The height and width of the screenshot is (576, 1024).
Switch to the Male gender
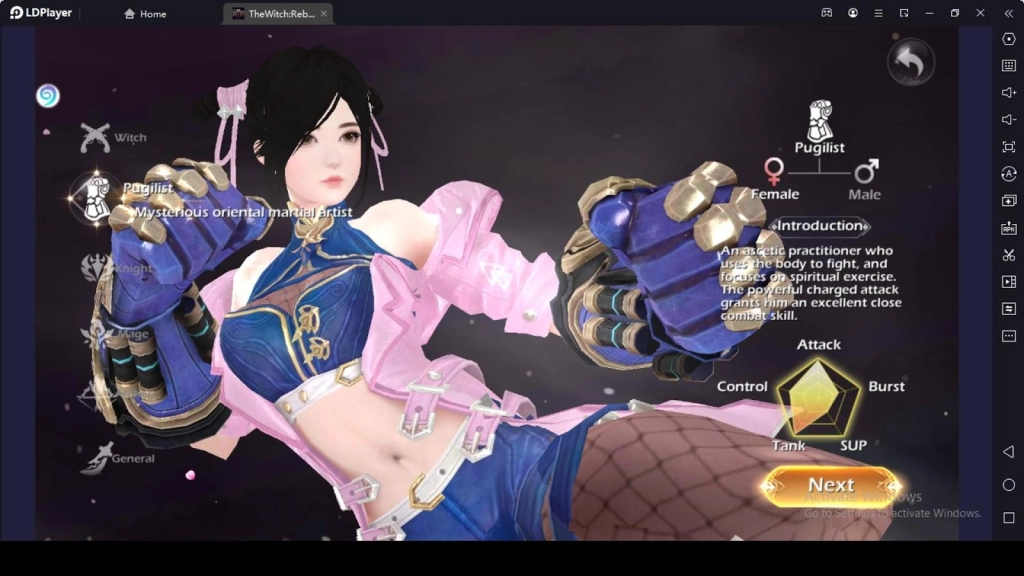point(865,178)
